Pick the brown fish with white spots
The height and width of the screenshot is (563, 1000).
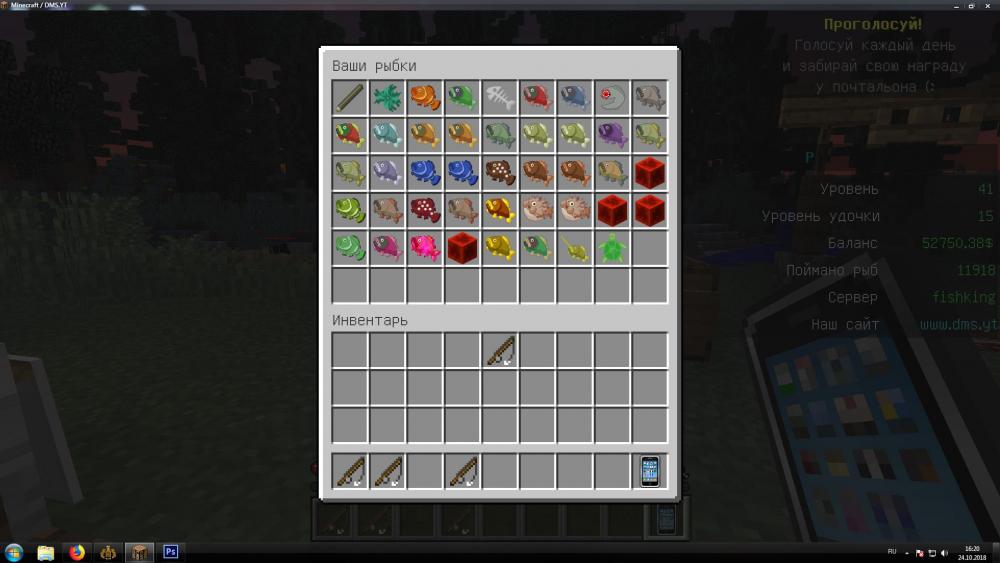coord(500,172)
